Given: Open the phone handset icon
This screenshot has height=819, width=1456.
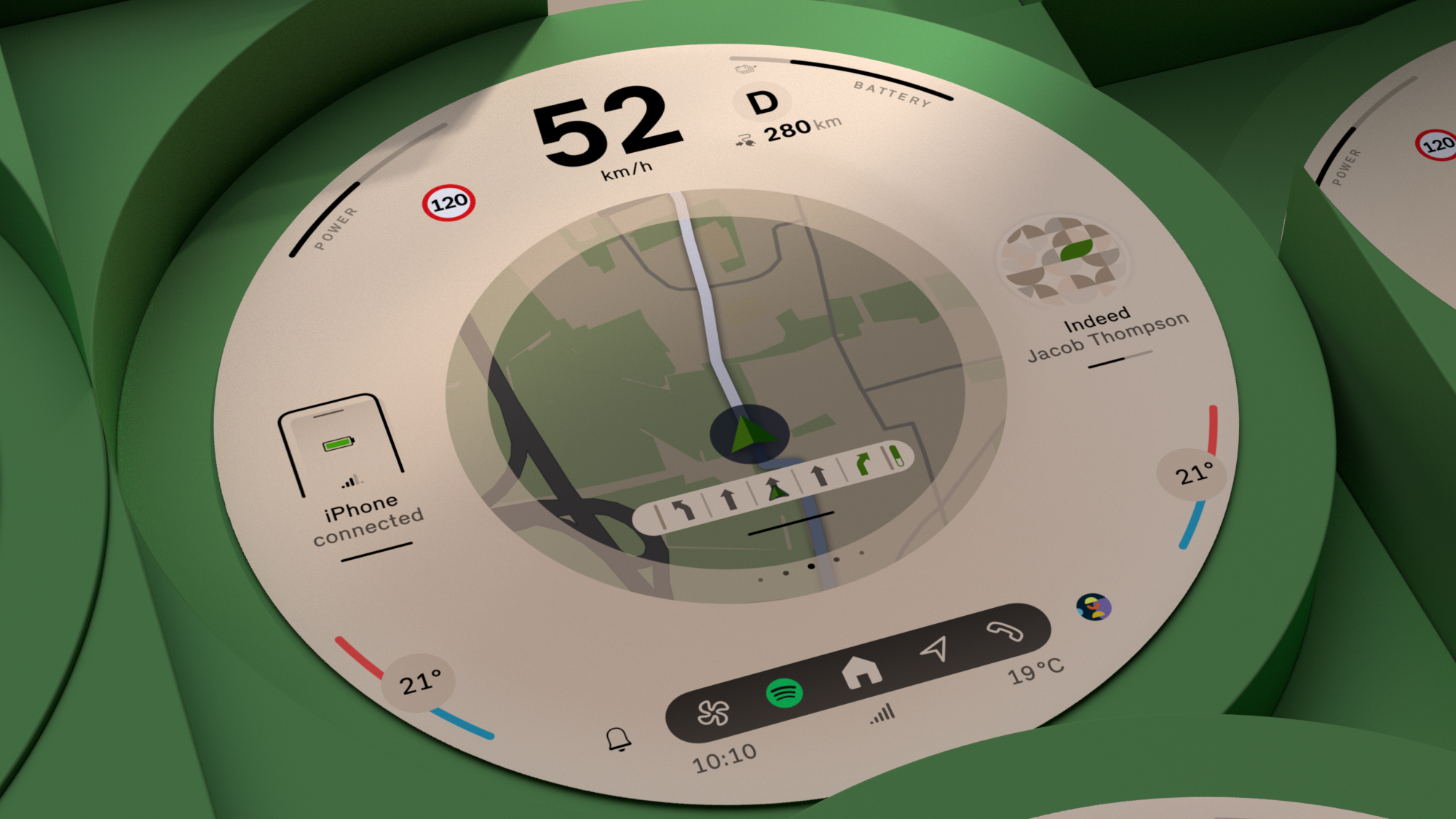Looking at the screenshot, I should 1005,631.
